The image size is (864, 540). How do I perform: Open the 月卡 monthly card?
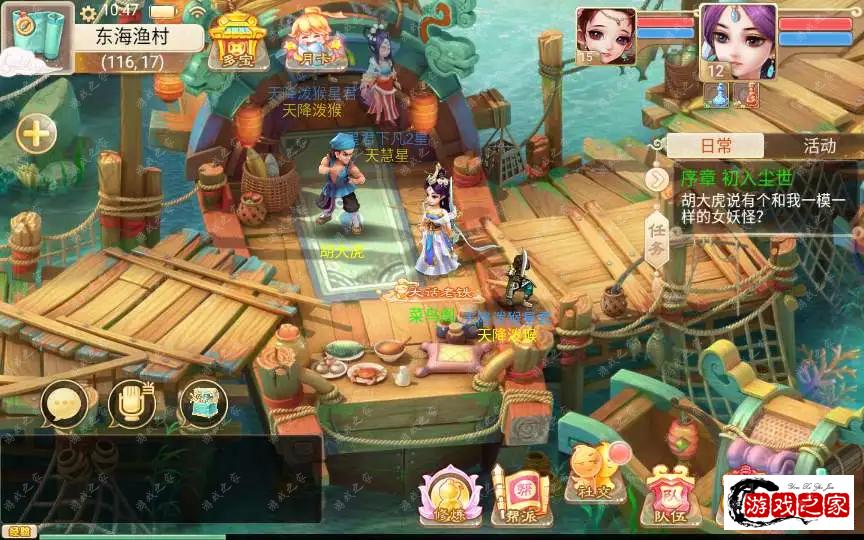pyautogui.click(x=307, y=40)
